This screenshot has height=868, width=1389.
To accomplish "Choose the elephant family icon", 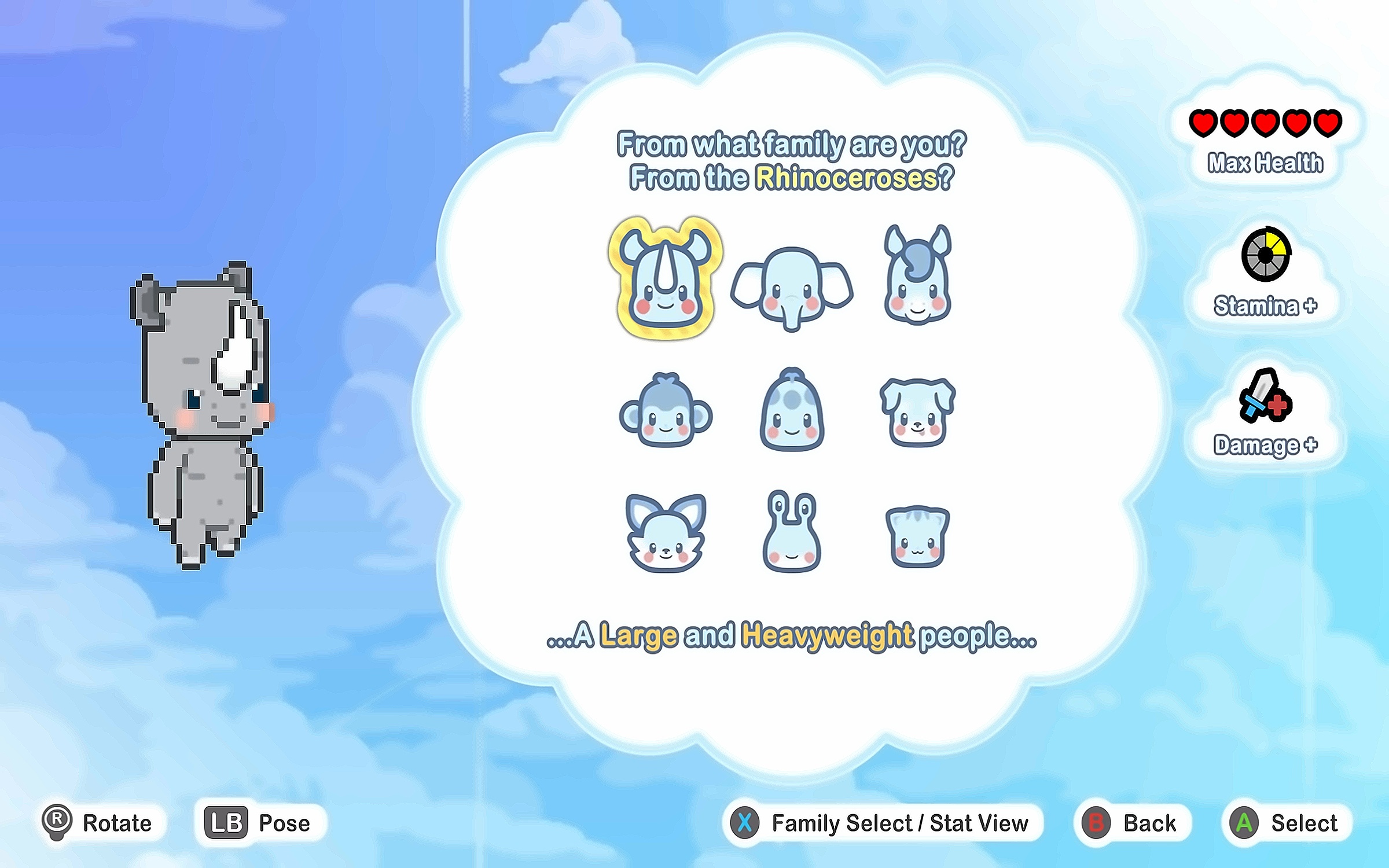I will 792,288.
